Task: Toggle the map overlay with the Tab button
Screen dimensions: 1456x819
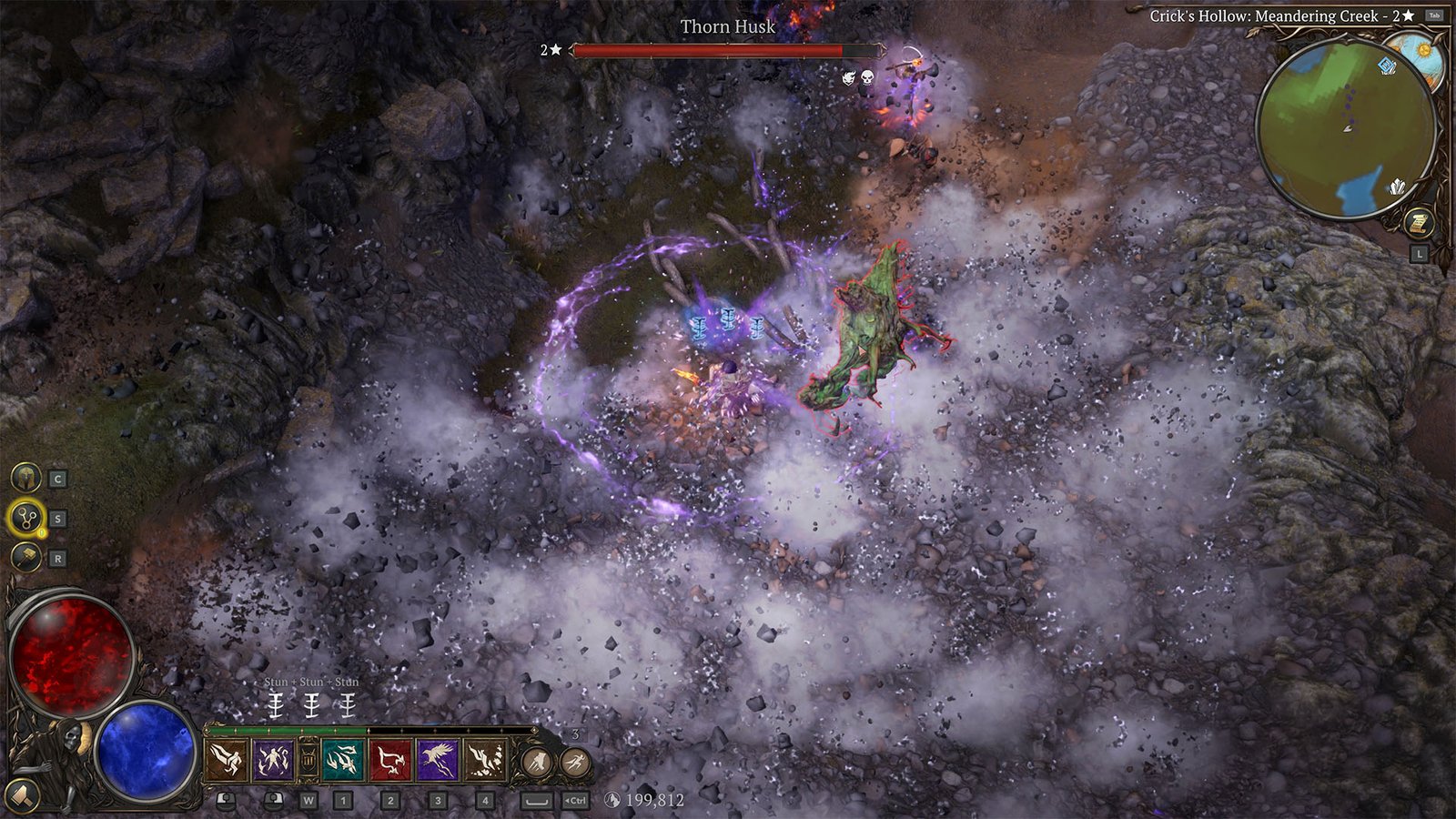Action: point(1434,15)
